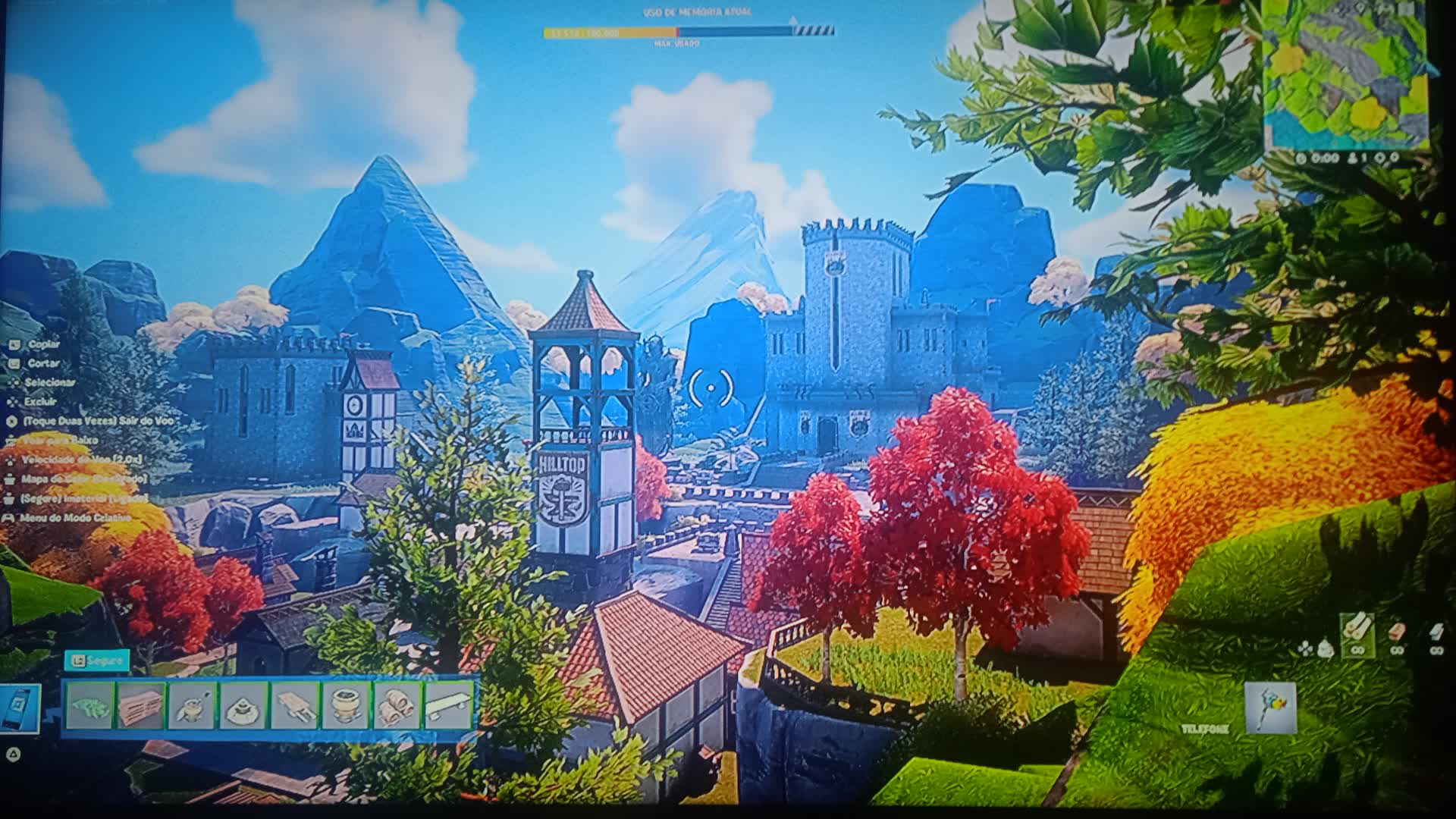
Task: Equip the pickaxe slot
Action: point(1270,708)
